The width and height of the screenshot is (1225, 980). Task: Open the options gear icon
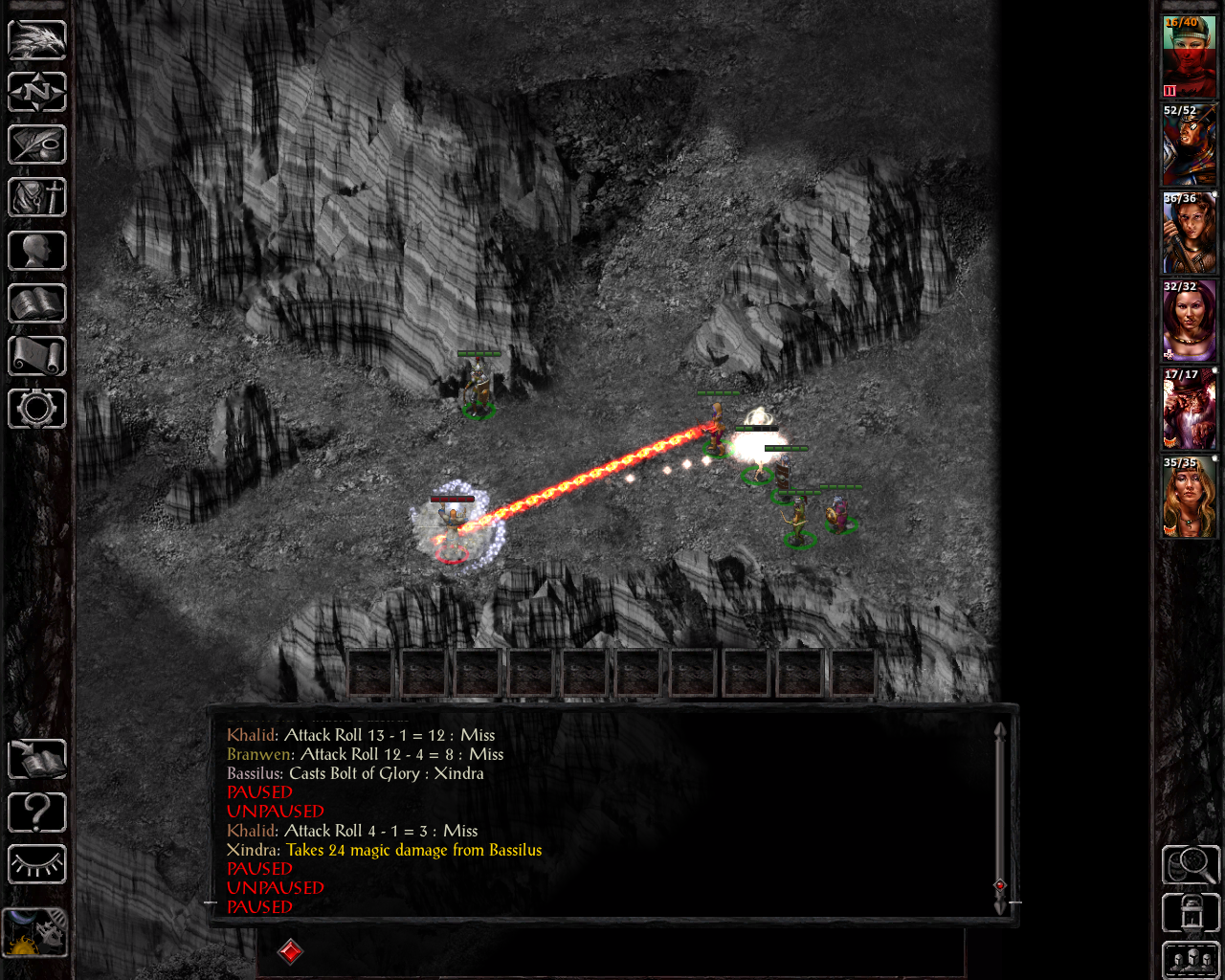coord(37,409)
